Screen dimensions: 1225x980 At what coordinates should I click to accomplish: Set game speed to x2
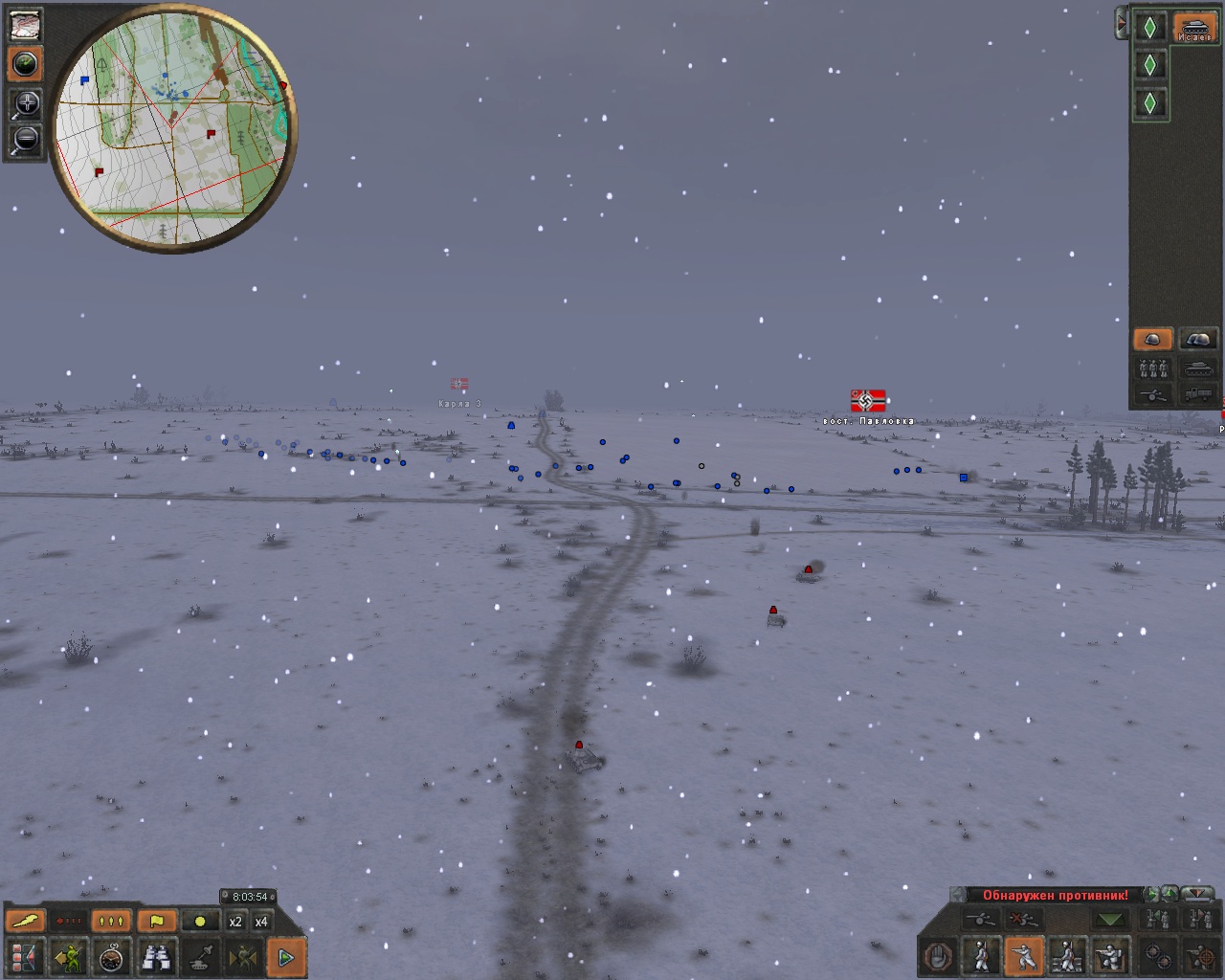pos(235,922)
